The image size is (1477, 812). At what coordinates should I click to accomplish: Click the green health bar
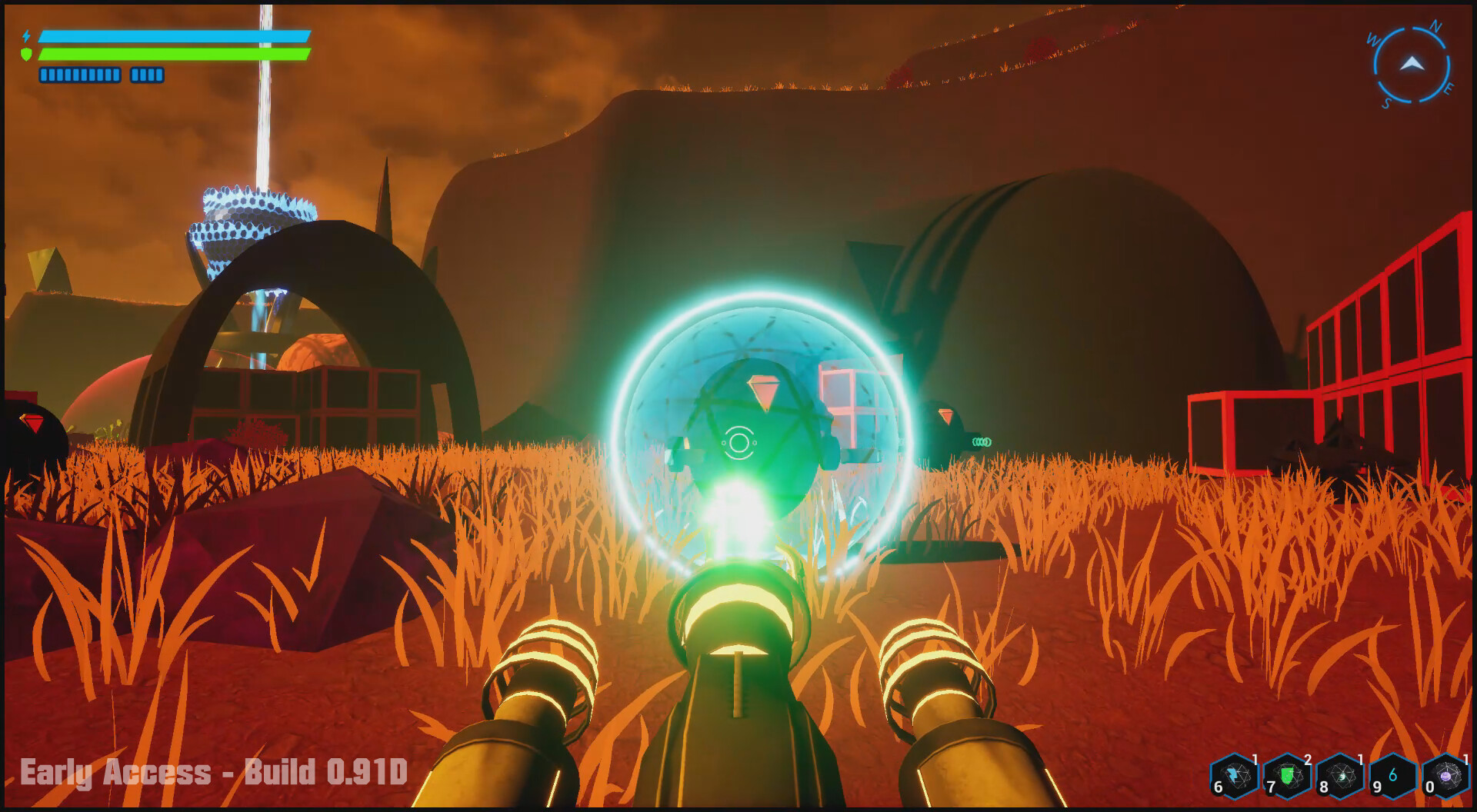(x=177, y=54)
